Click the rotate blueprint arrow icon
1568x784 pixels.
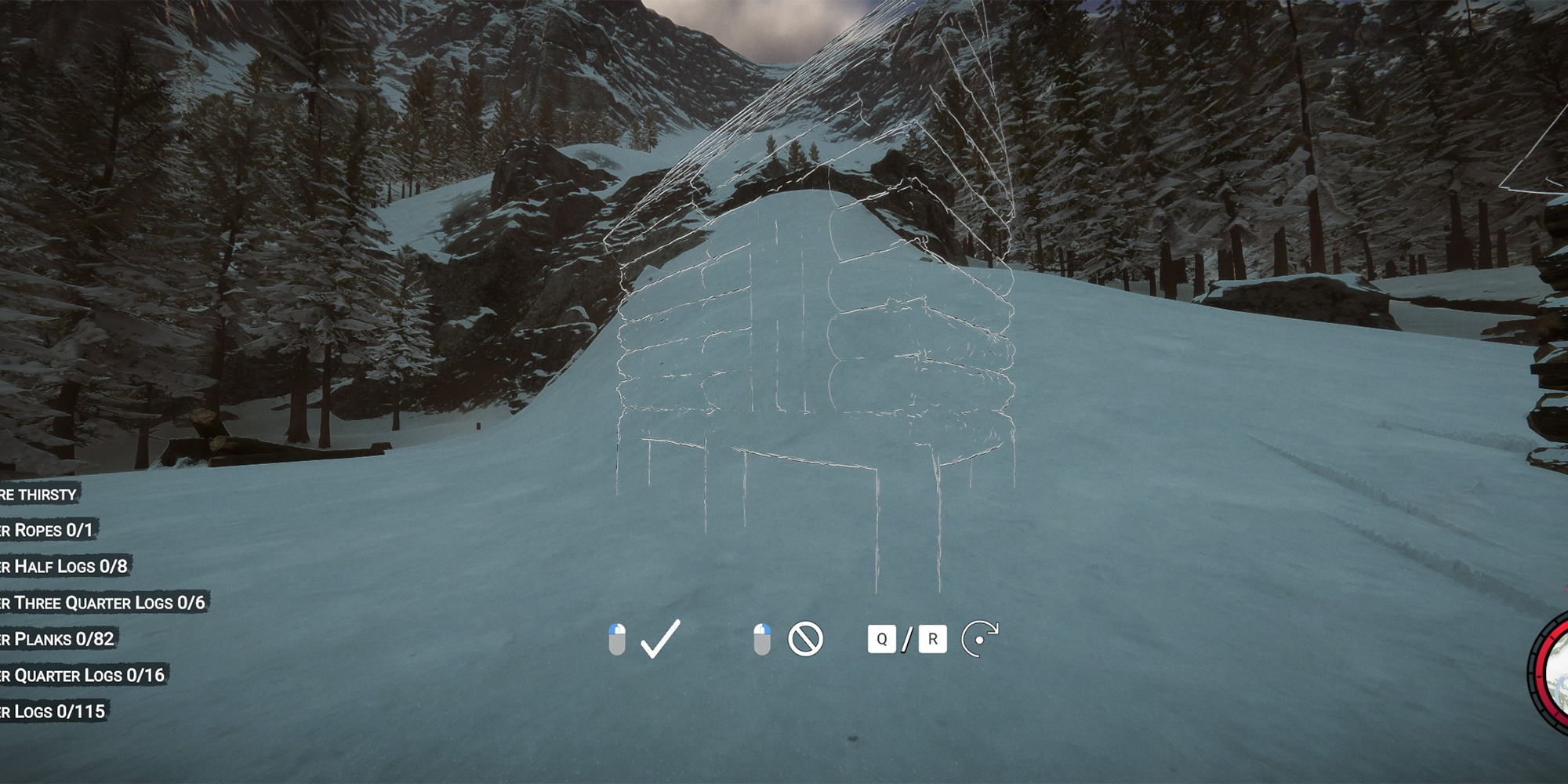[x=979, y=641]
